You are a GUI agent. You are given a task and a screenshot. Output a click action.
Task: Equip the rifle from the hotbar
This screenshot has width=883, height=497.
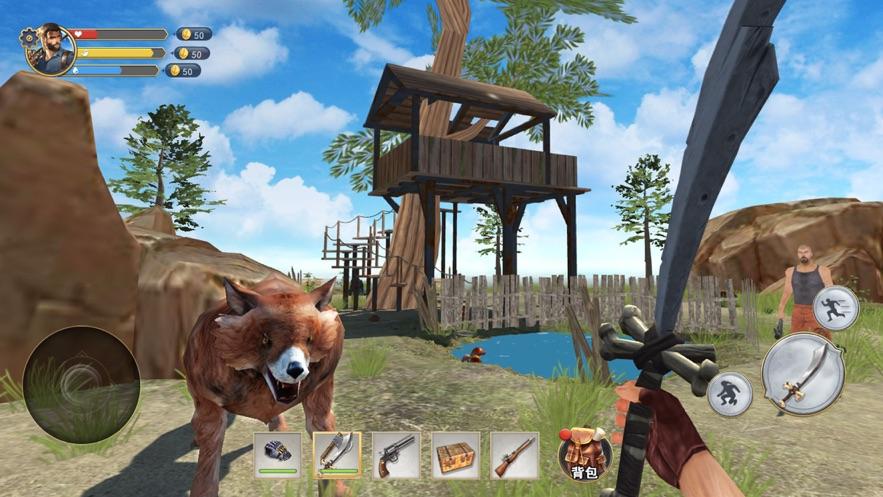point(514,455)
